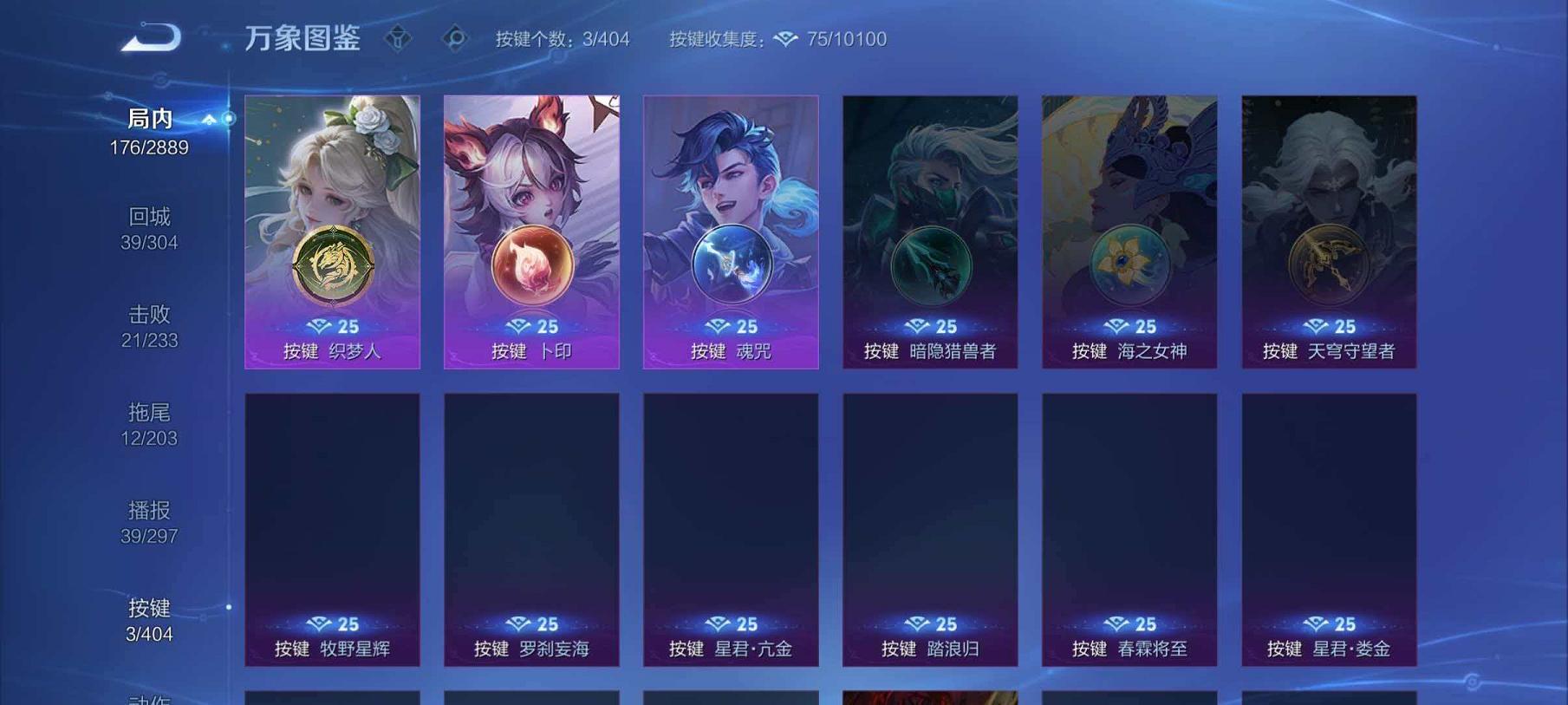This screenshot has height=705, width=1568.
Task: Click the flower medallion on the 海之女神 card
Action: [1129, 264]
